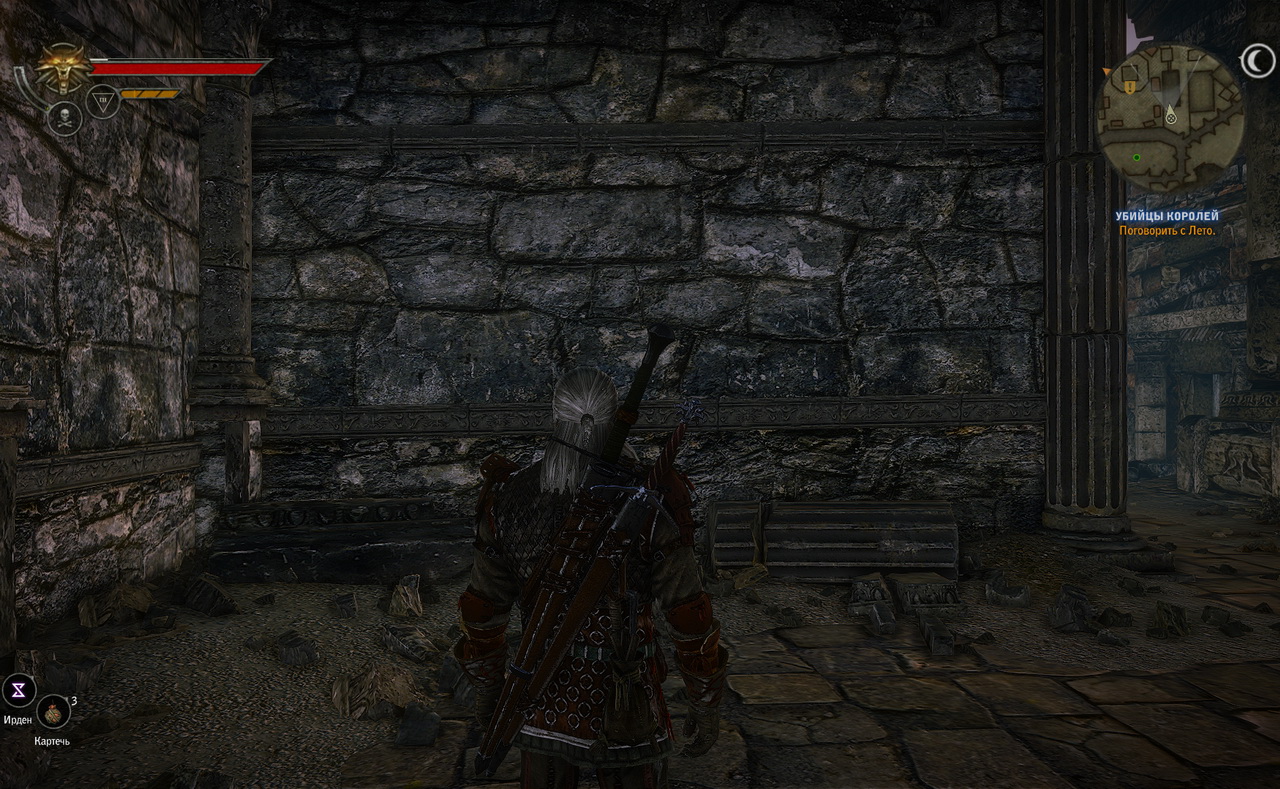Select the skull and crossbones toxicity icon

pos(64,119)
